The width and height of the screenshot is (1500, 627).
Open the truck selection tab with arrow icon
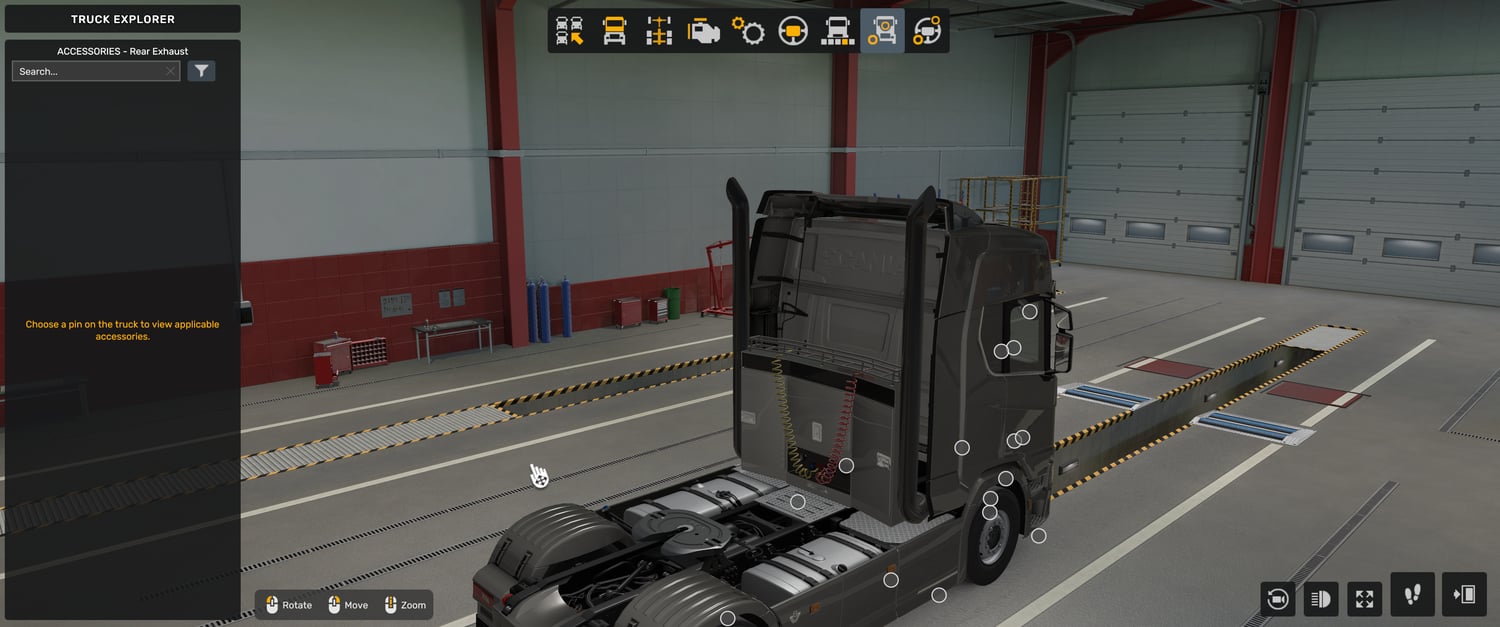tap(570, 31)
